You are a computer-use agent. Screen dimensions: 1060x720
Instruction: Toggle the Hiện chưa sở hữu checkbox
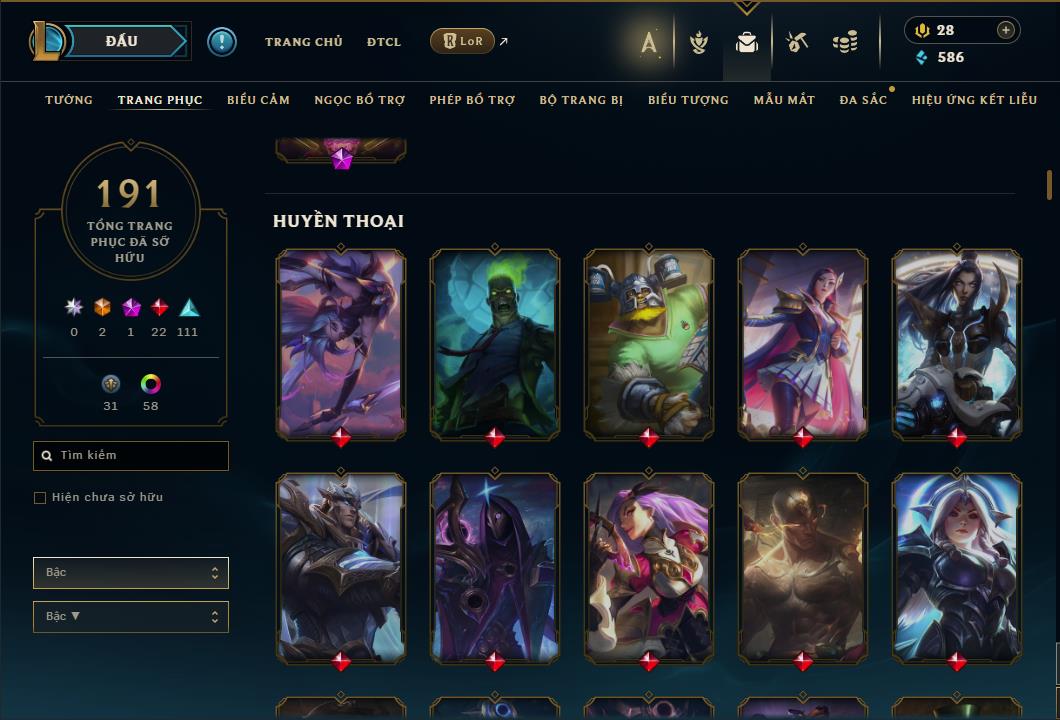(x=40, y=498)
